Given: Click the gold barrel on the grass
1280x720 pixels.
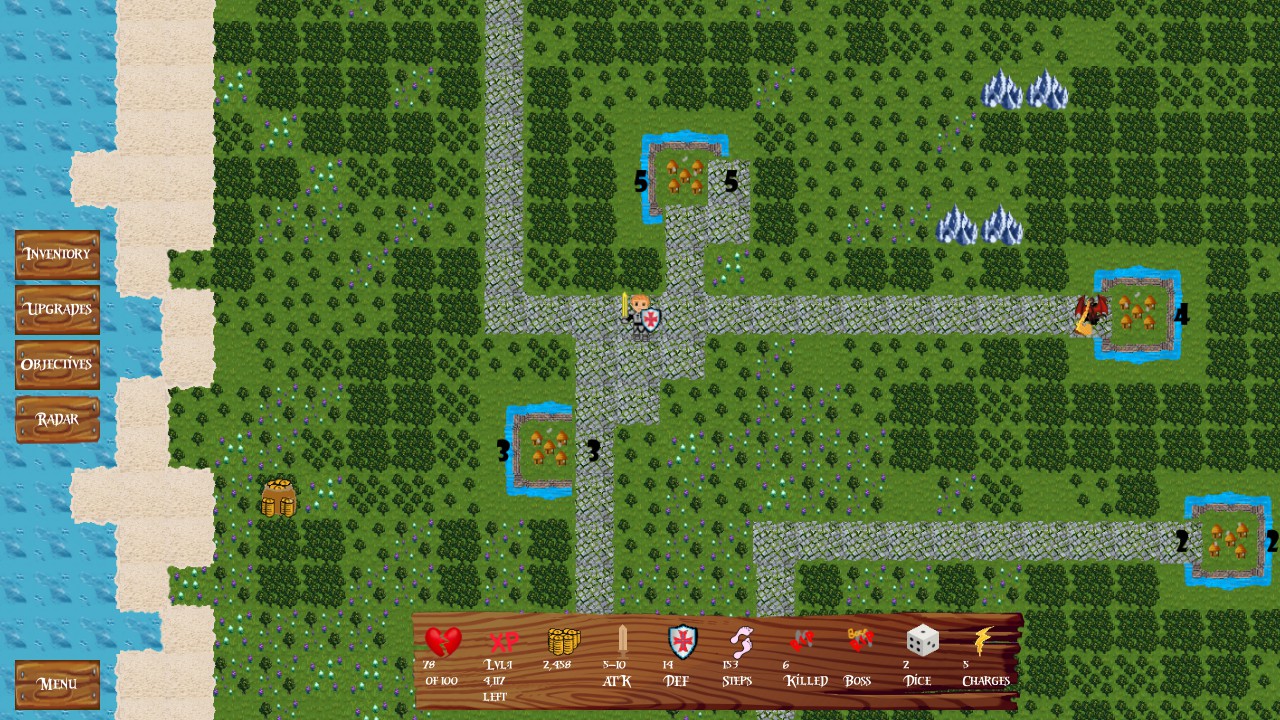Looking at the screenshot, I should [x=277, y=498].
